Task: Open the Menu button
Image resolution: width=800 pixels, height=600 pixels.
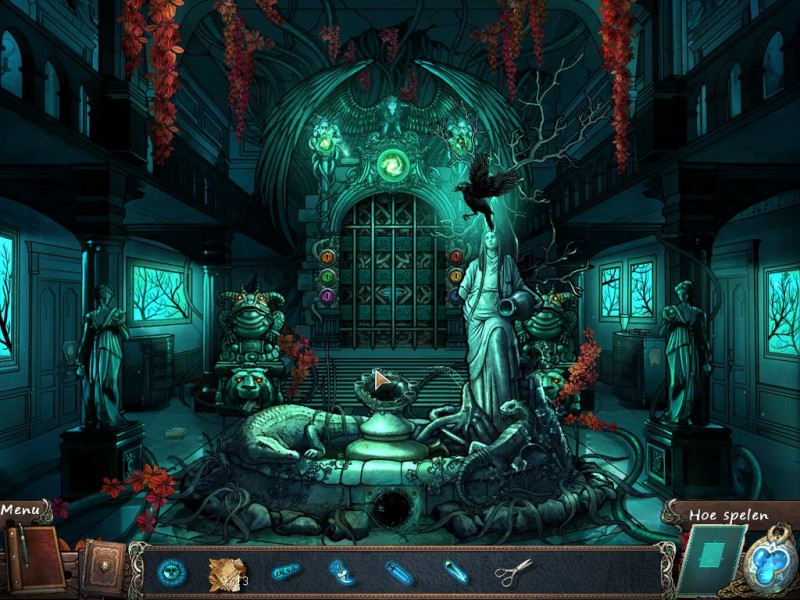Action: point(21,510)
